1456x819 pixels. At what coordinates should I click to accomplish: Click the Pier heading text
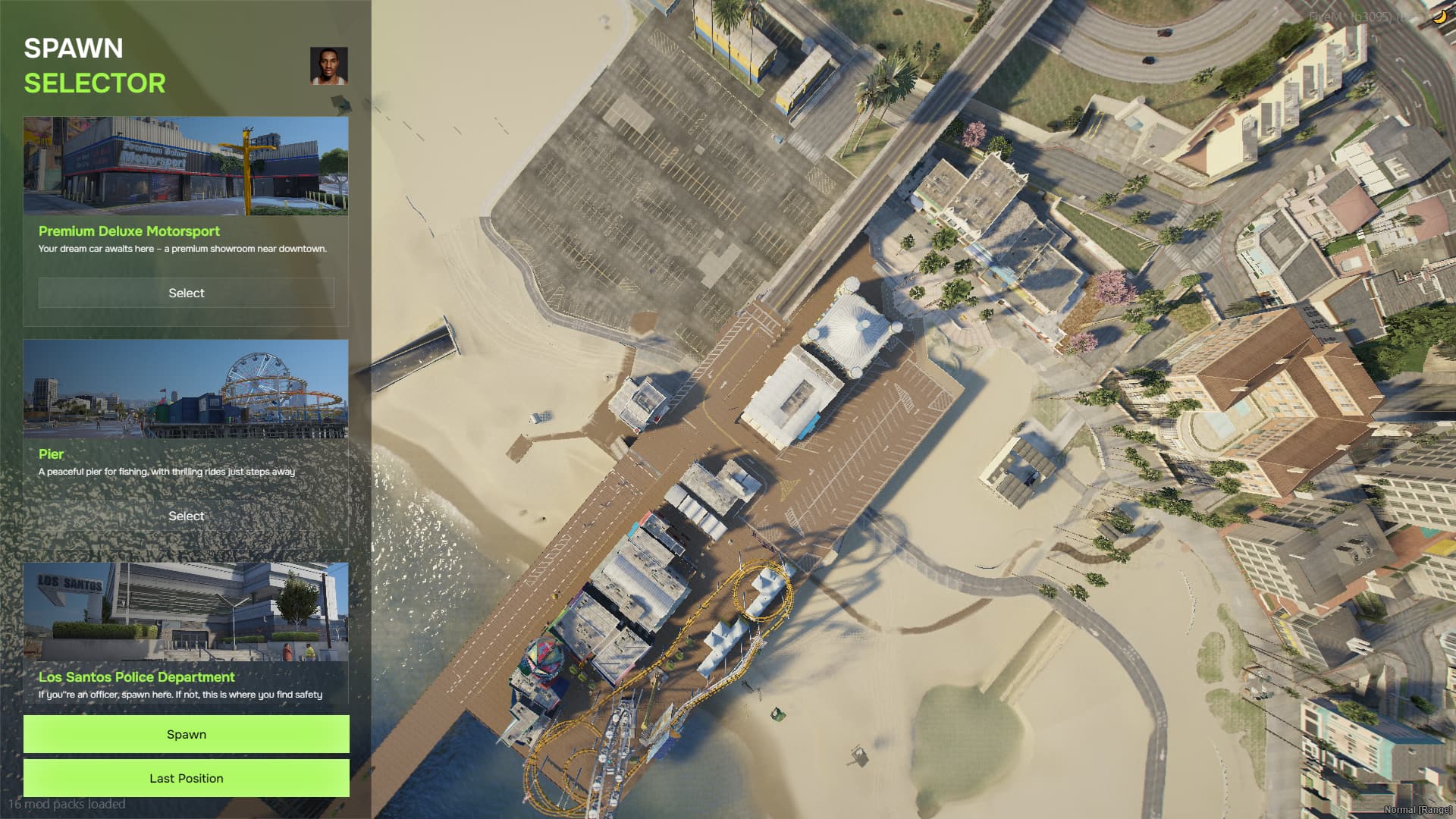51,454
